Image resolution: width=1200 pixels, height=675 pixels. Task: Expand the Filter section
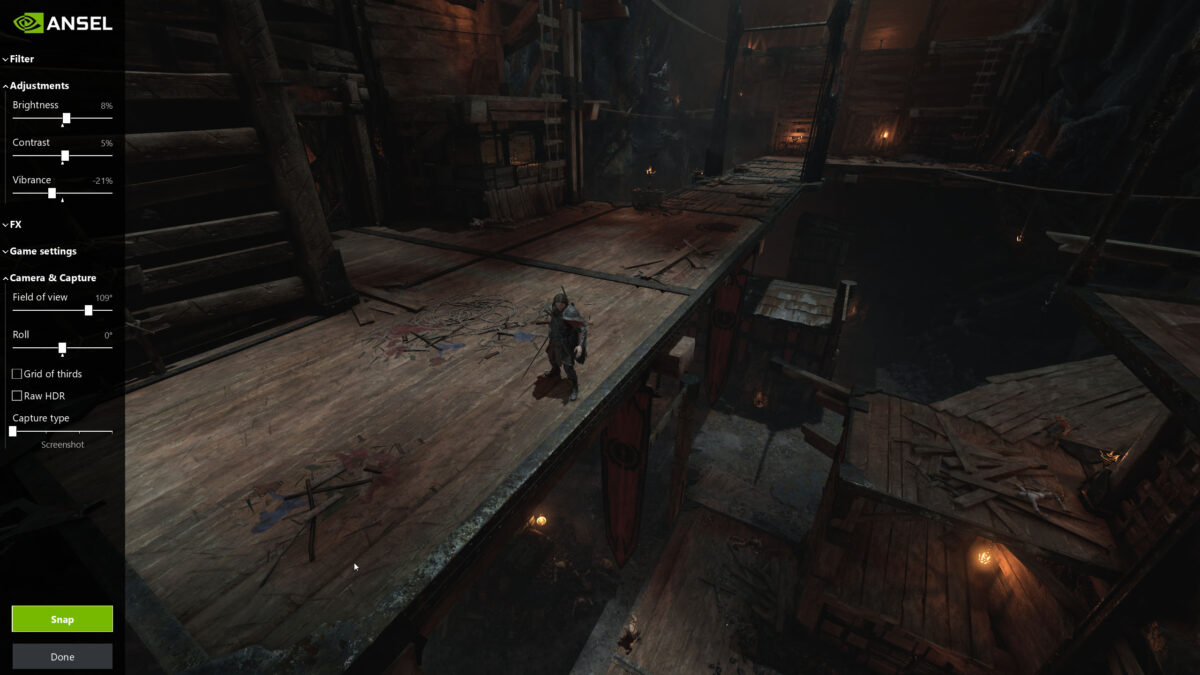tap(21, 59)
